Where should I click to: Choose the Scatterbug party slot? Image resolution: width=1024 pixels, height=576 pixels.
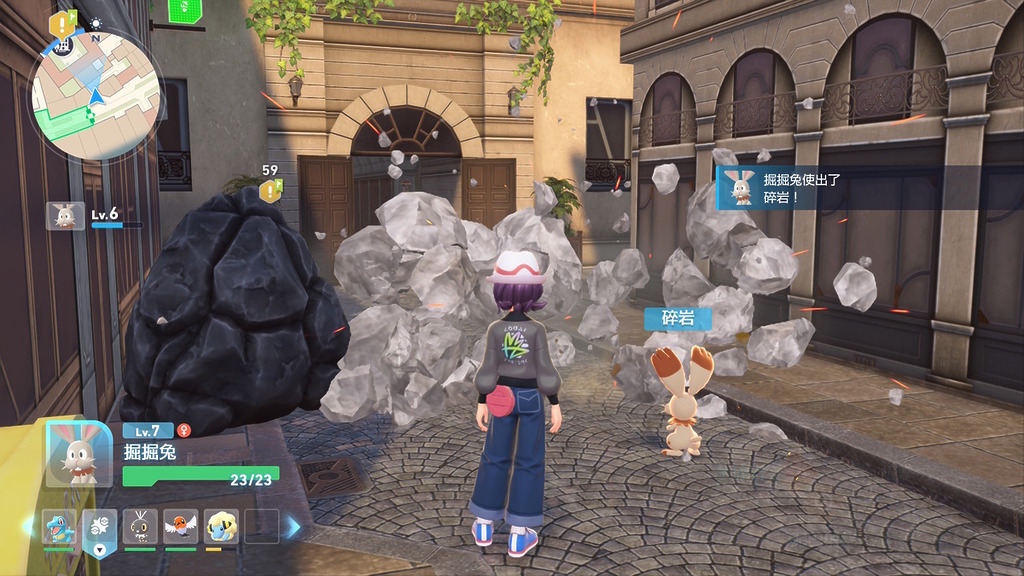tap(140, 525)
